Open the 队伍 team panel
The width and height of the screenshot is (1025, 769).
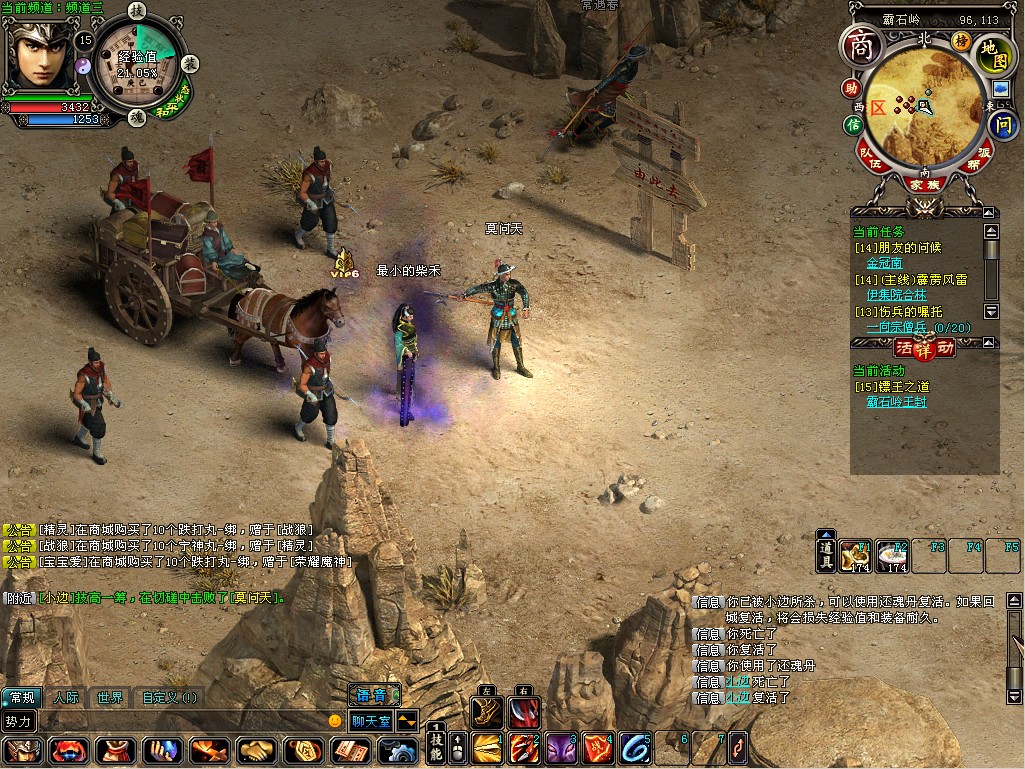tap(874, 159)
